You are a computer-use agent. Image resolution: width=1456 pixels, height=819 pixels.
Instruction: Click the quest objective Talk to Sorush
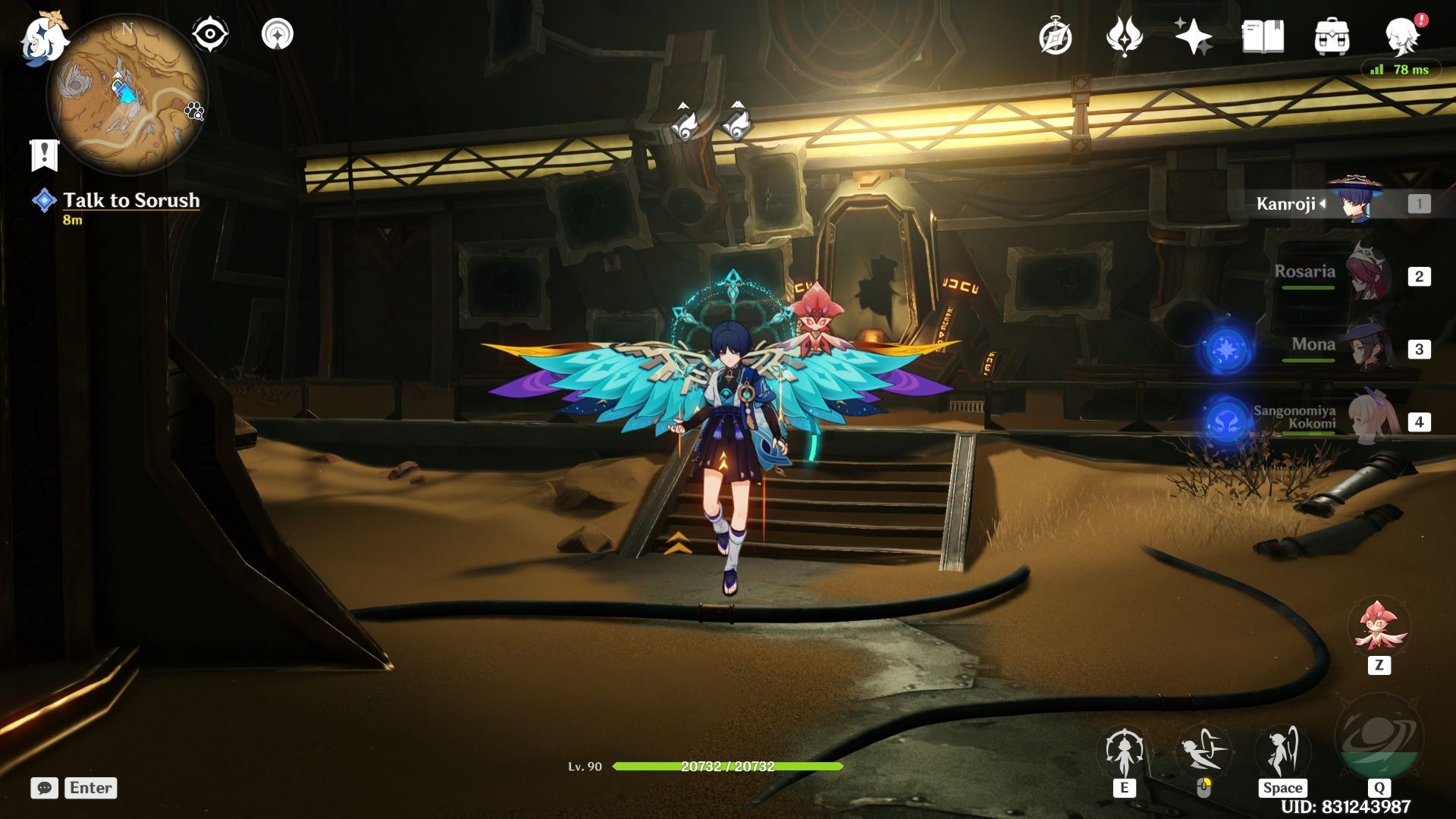pyautogui.click(x=130, y=200)
